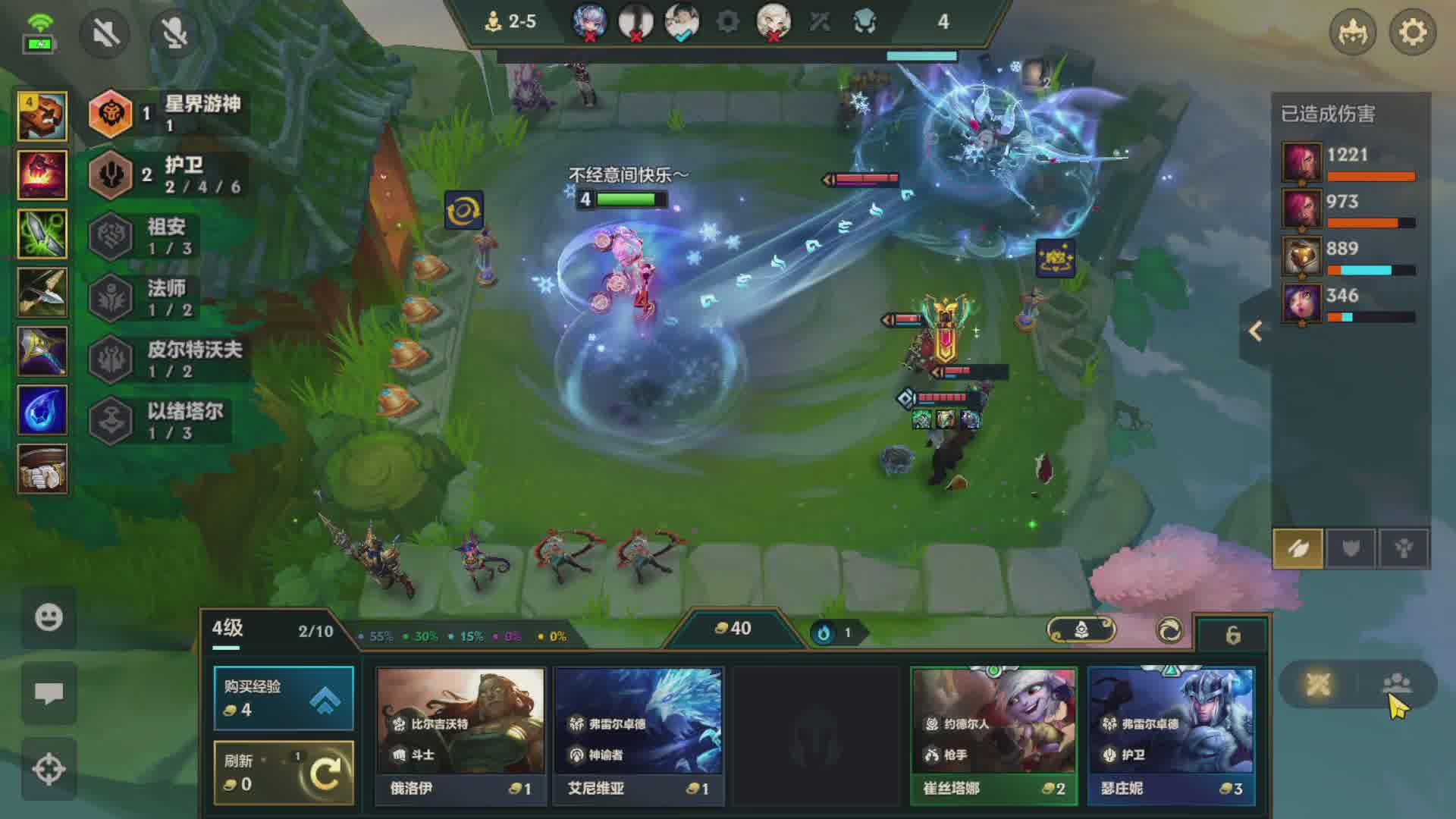
Task: Select the 星界游神 trait entry
Action: (167, 114)
